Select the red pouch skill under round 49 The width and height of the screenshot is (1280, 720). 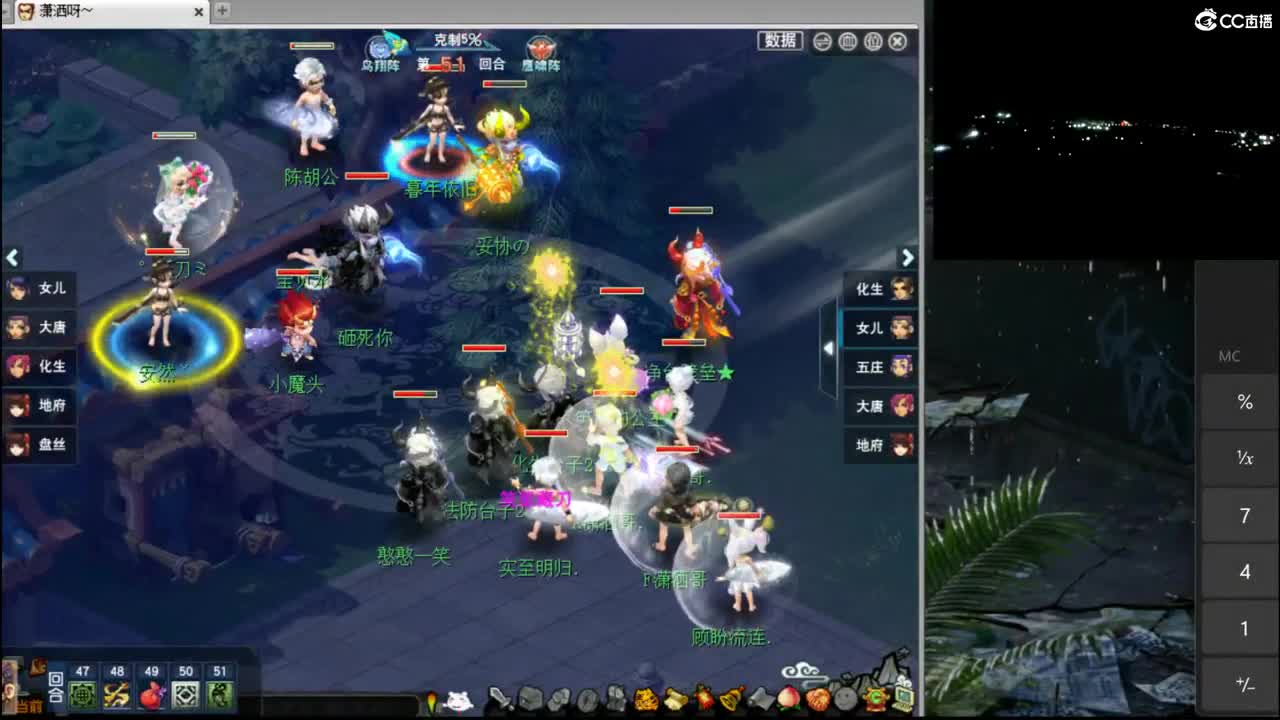click(150, 696)
